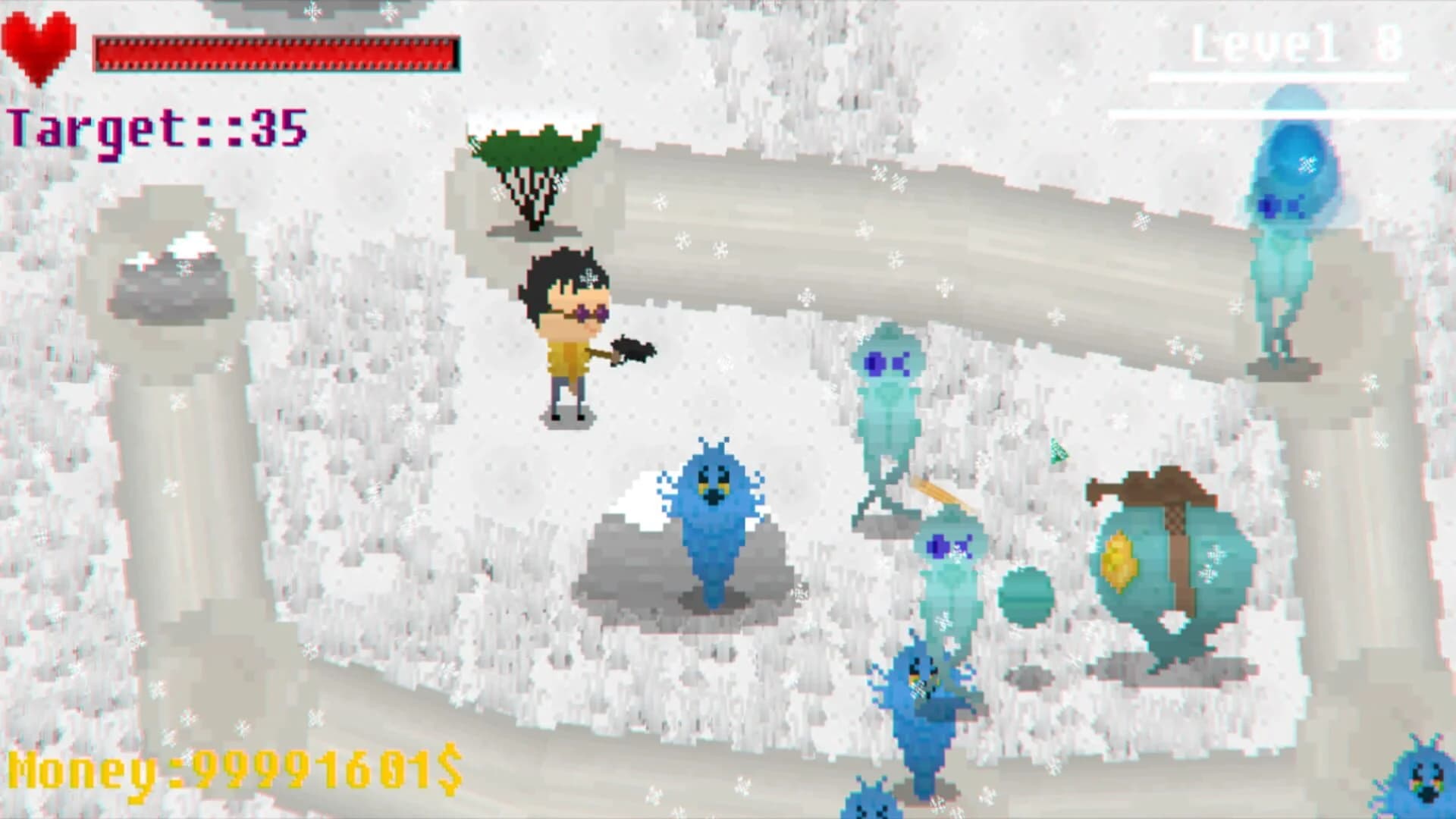The image size is (1456, 819).
Task: Click the red health progress bar
Action: tap(277, 53)
